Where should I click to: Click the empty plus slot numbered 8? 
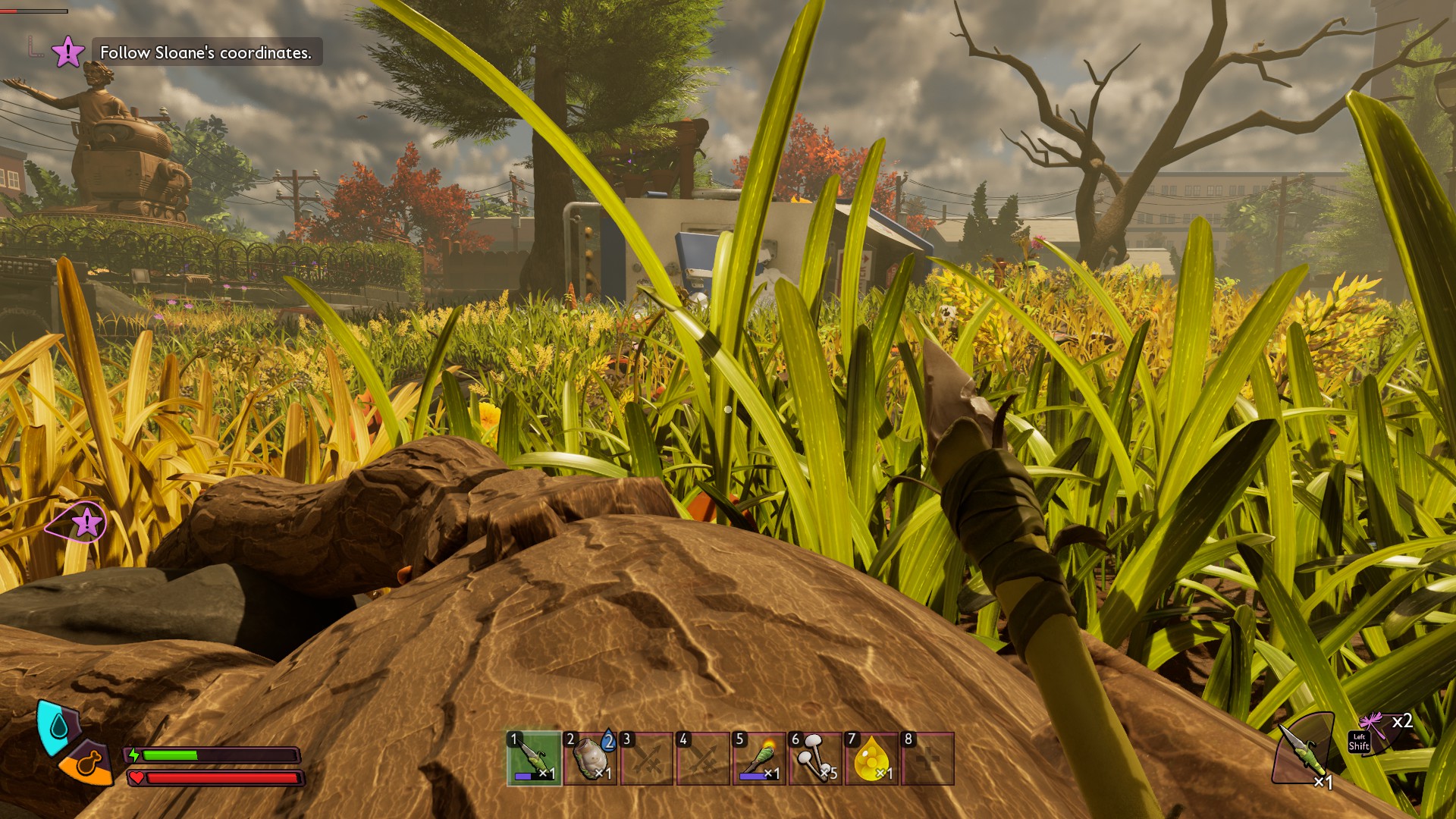927,758
